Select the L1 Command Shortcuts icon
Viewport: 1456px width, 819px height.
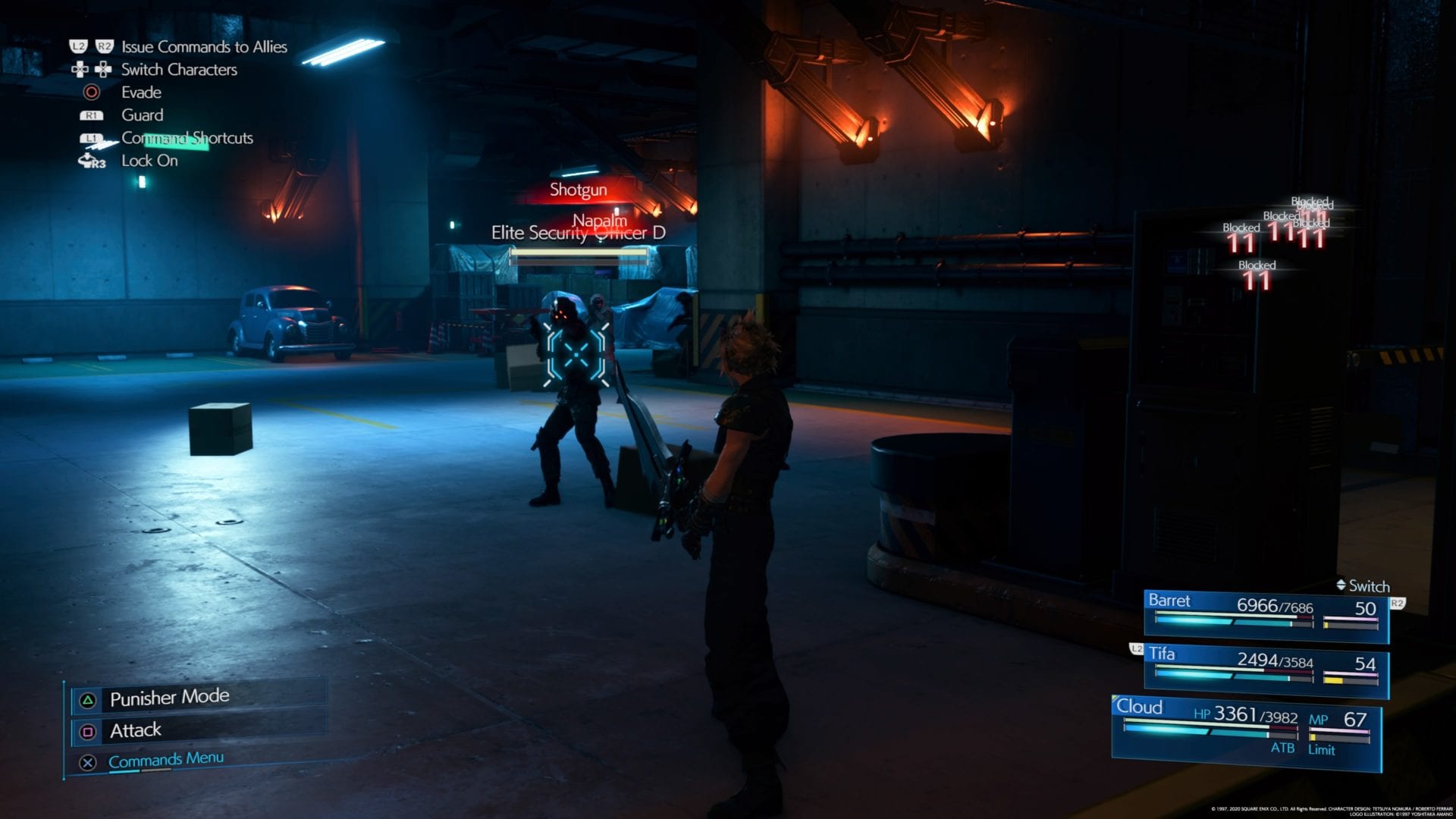(x=93, y=138)
